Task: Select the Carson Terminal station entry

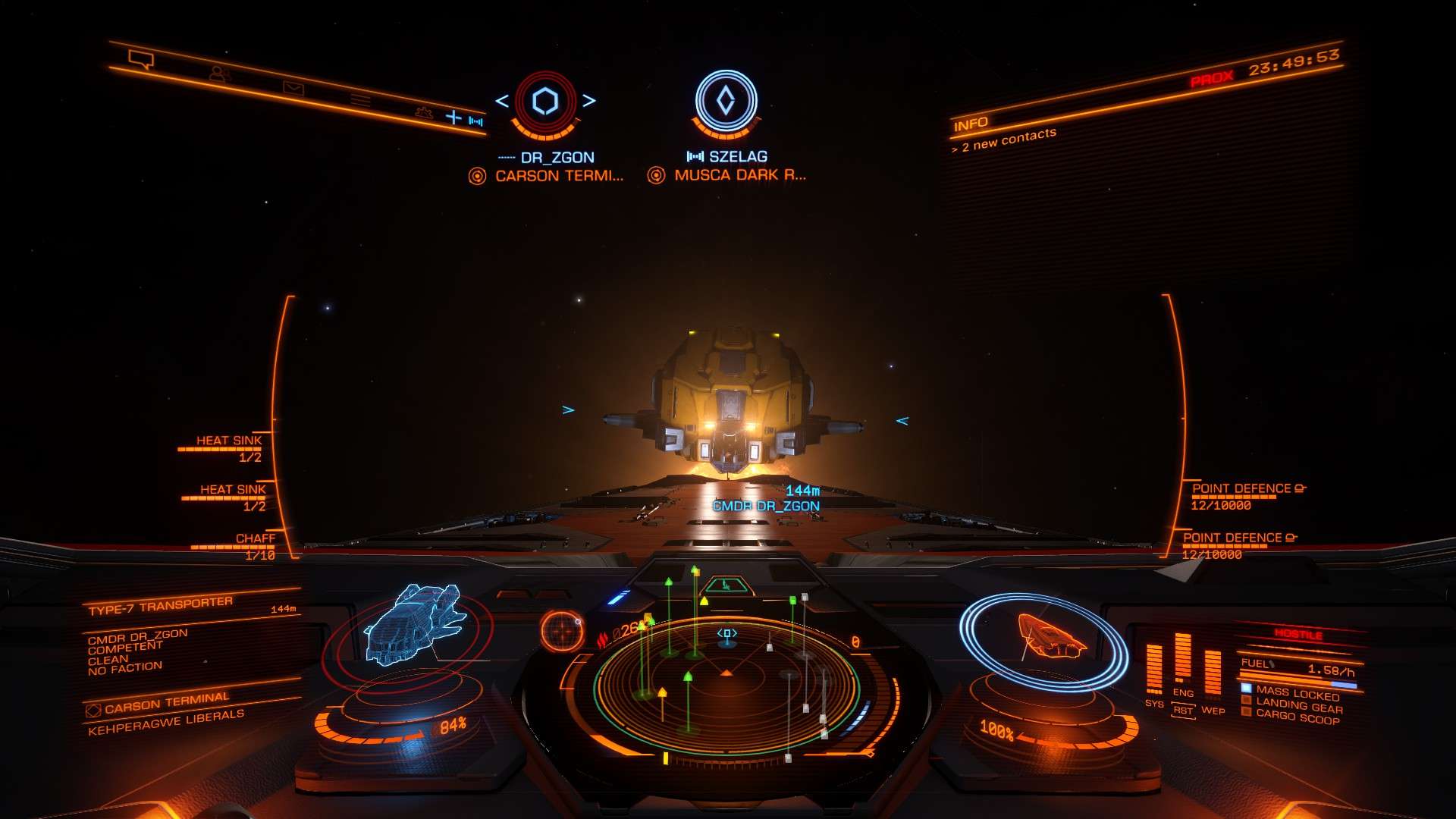Action: (x=166, y=703)
